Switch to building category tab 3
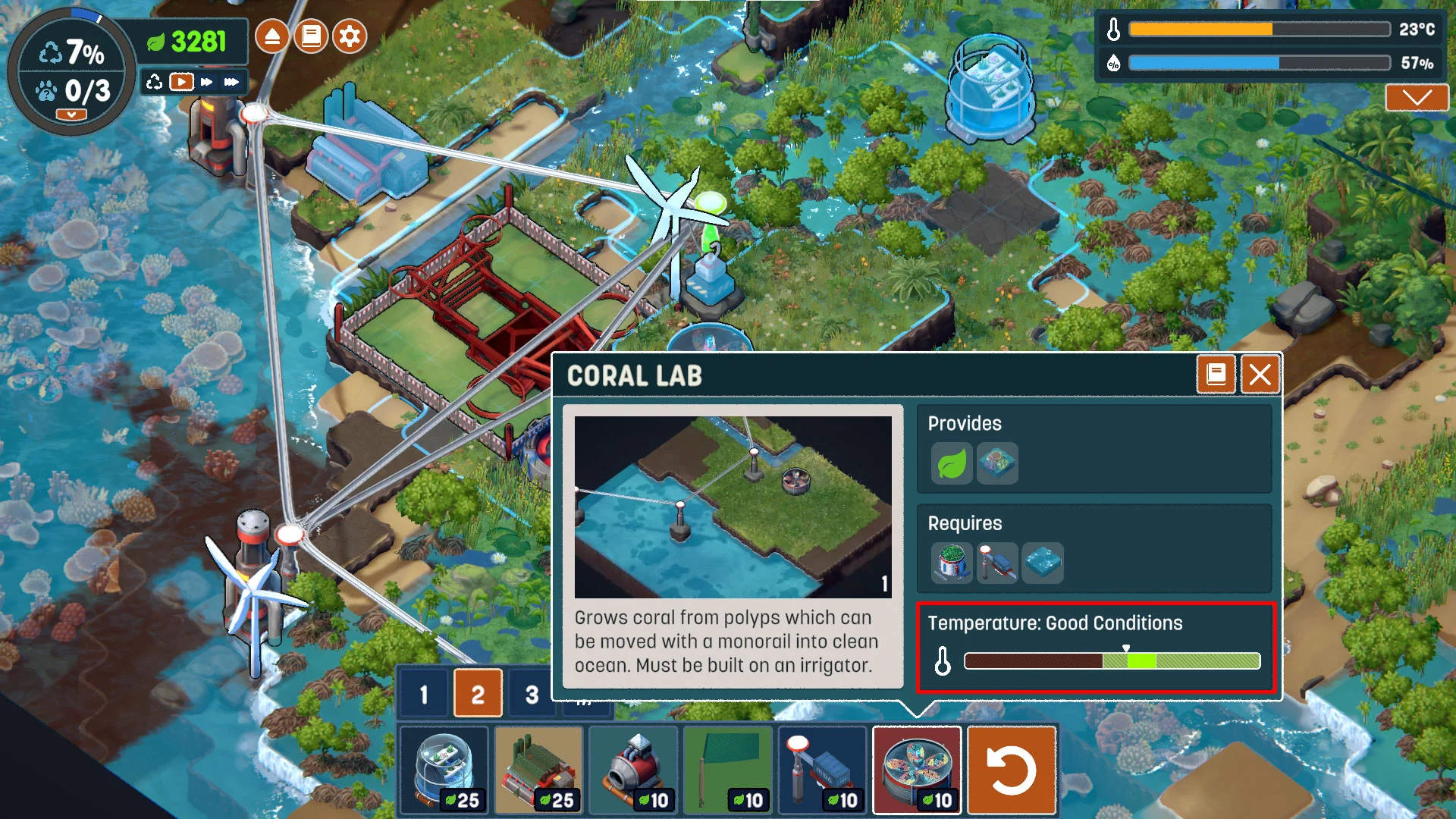 [x=532, y=694]
